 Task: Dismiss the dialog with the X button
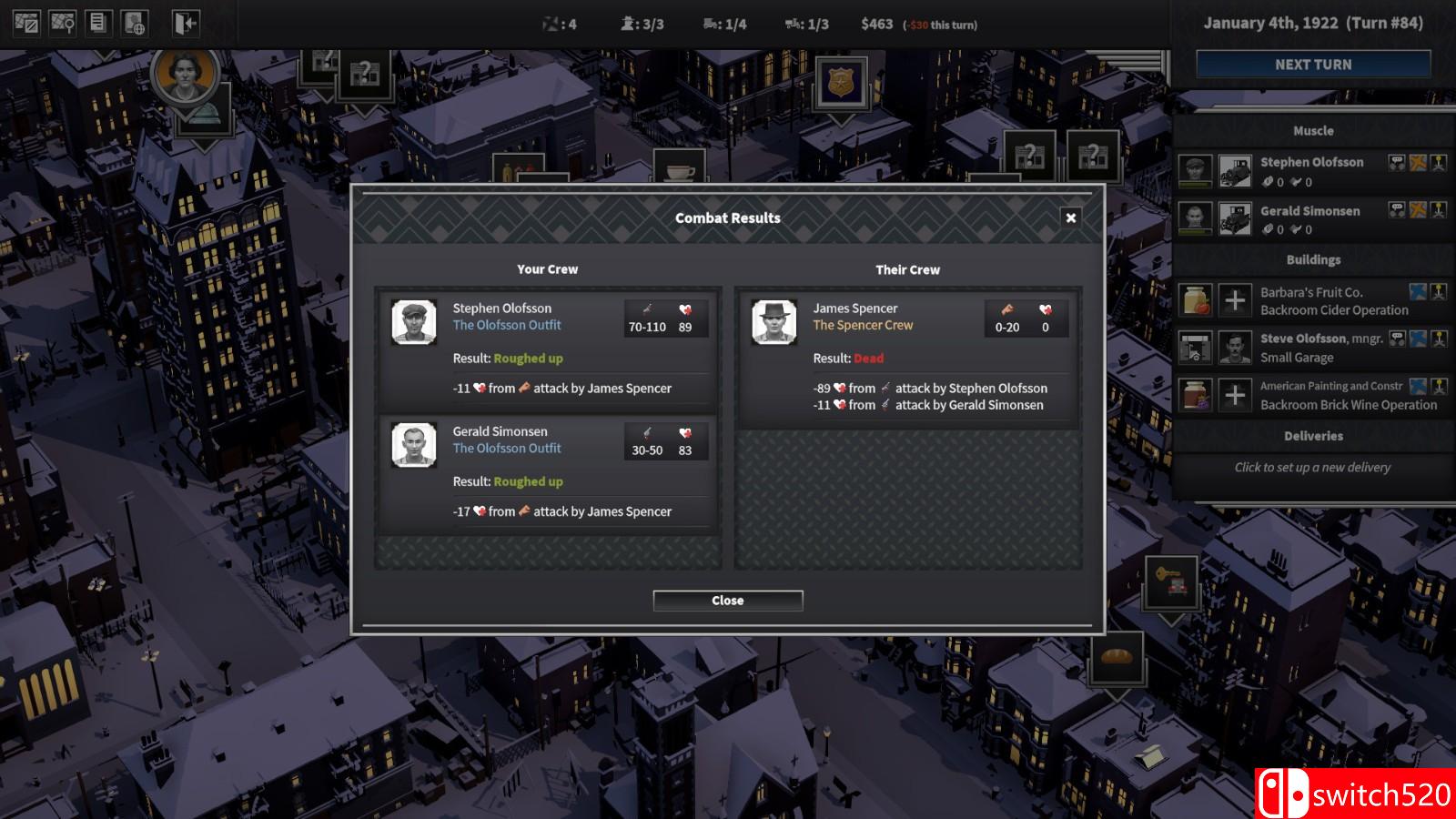point(1070,217)
